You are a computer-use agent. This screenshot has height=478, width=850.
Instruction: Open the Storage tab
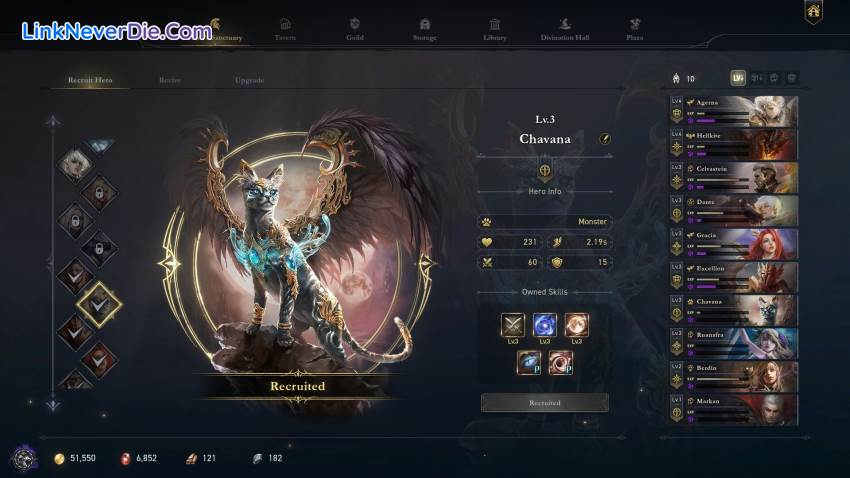[x=424, y=29]
